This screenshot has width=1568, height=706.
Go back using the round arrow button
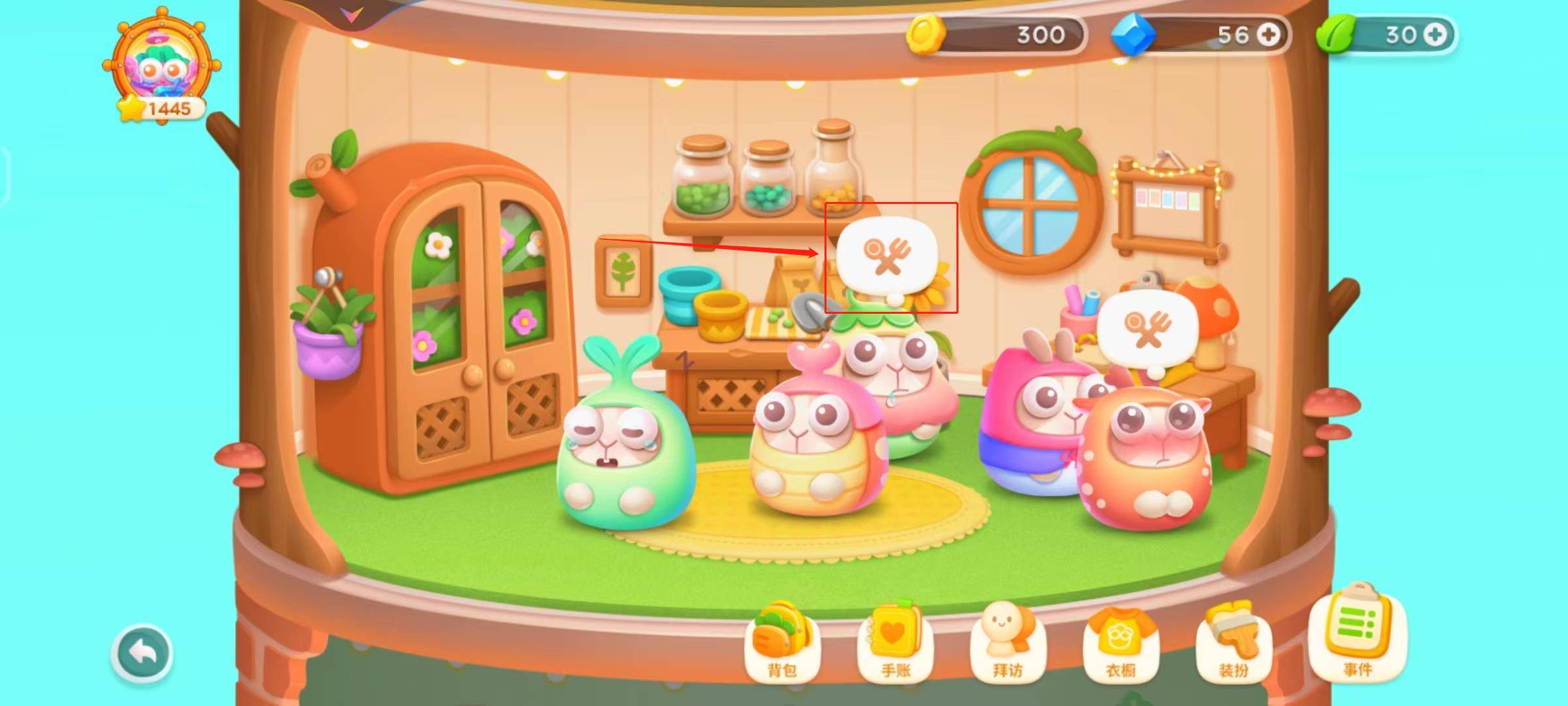[x=142, y=653]
